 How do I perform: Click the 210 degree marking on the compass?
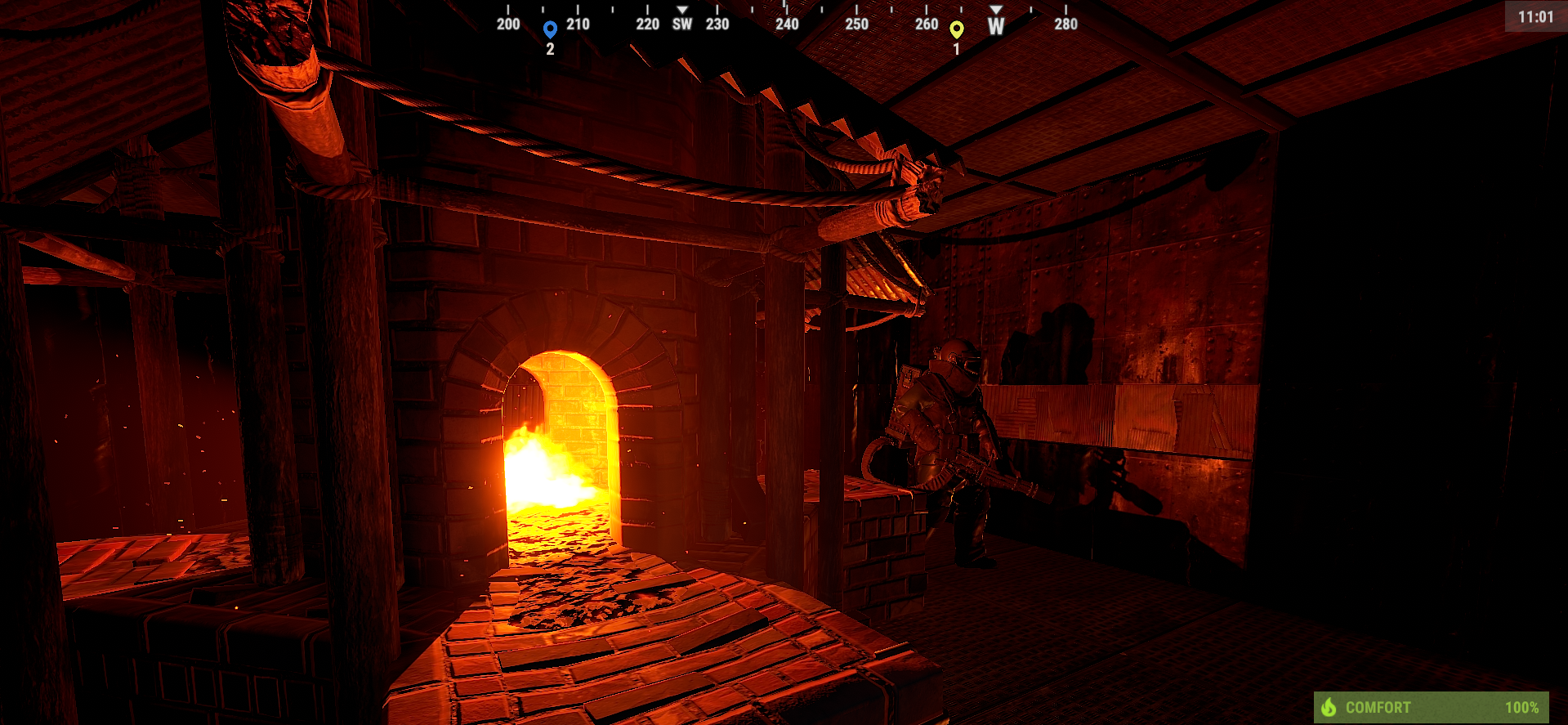click(x=578, y=25)
